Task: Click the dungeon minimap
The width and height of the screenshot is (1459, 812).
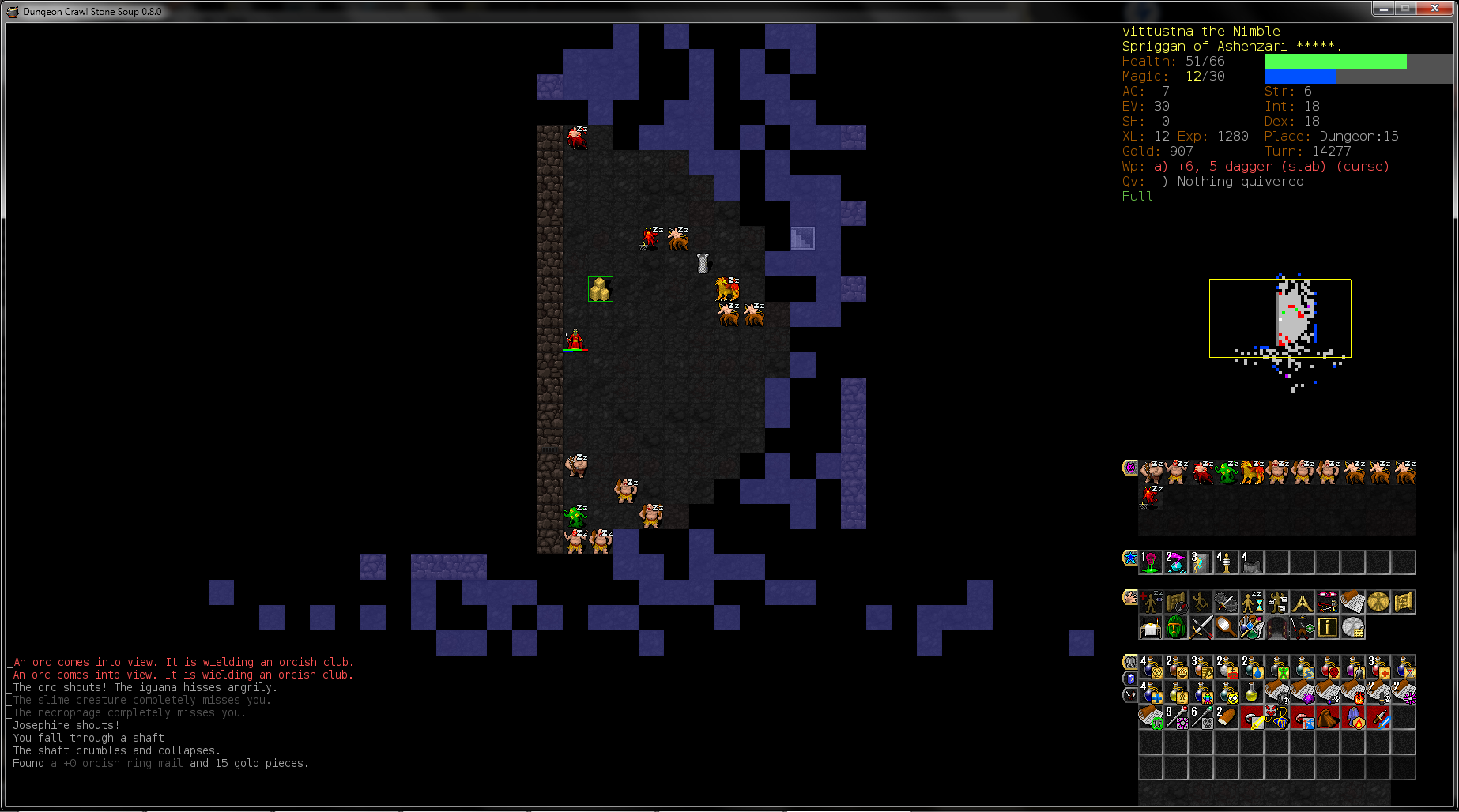Action: point(1280,318)
